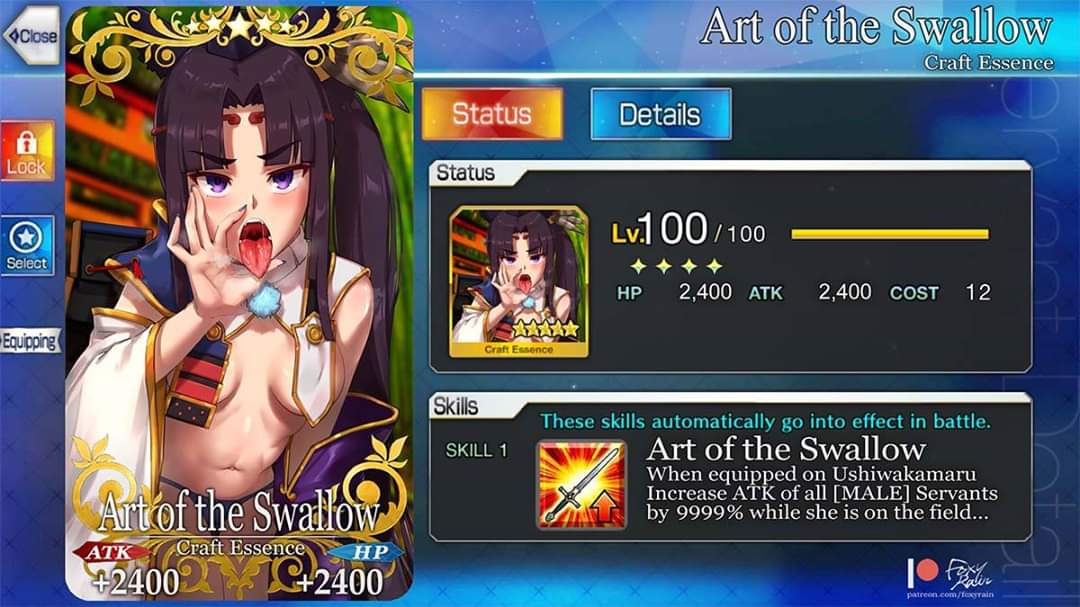Toggle the Lock button
Image resolution: width=1080 pixels, height=607 pixels.
pyautogui.click(x=26, y=152)
